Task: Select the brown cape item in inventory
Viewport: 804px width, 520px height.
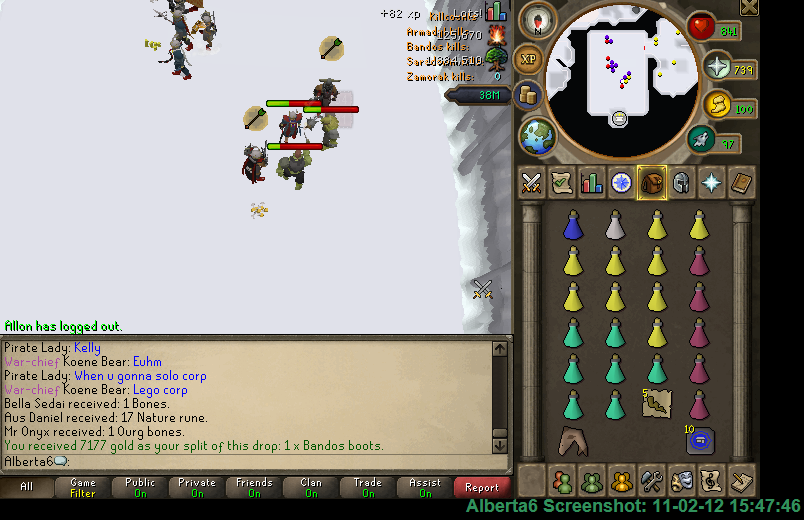Action: pos(573,440)
